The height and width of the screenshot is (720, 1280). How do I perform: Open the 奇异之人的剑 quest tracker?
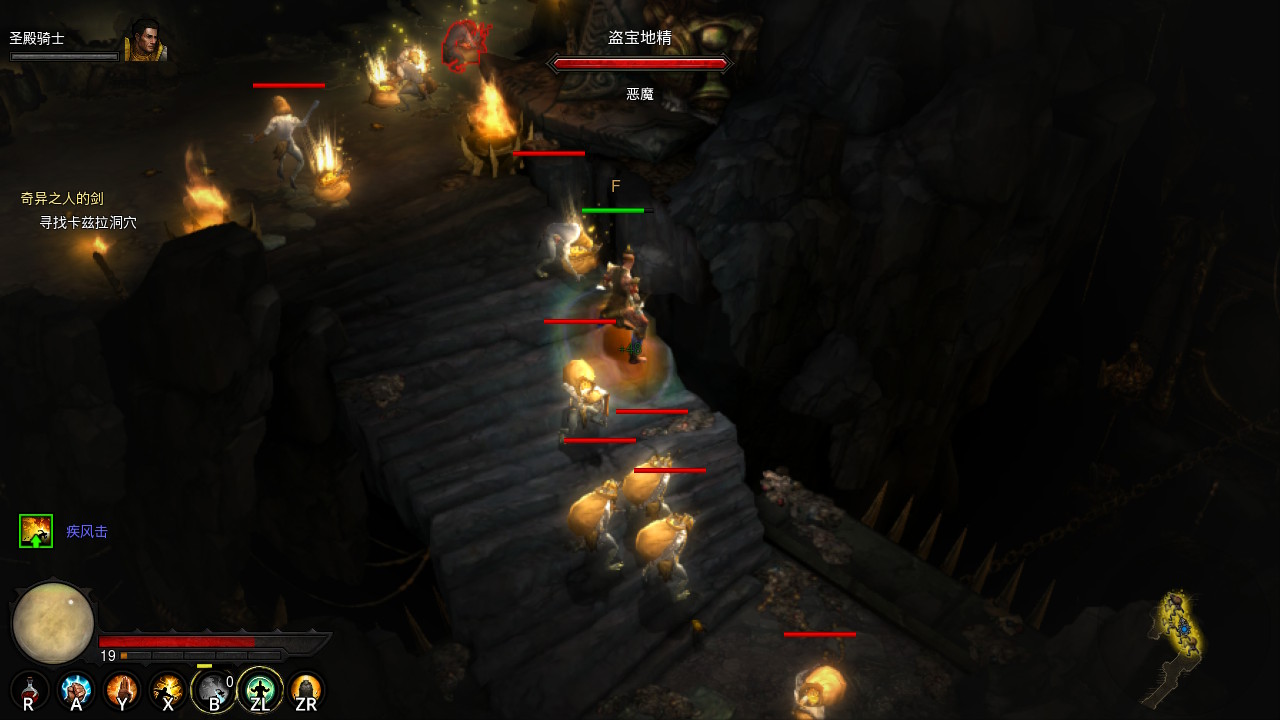pyautogui.click(x=62, y=199)
